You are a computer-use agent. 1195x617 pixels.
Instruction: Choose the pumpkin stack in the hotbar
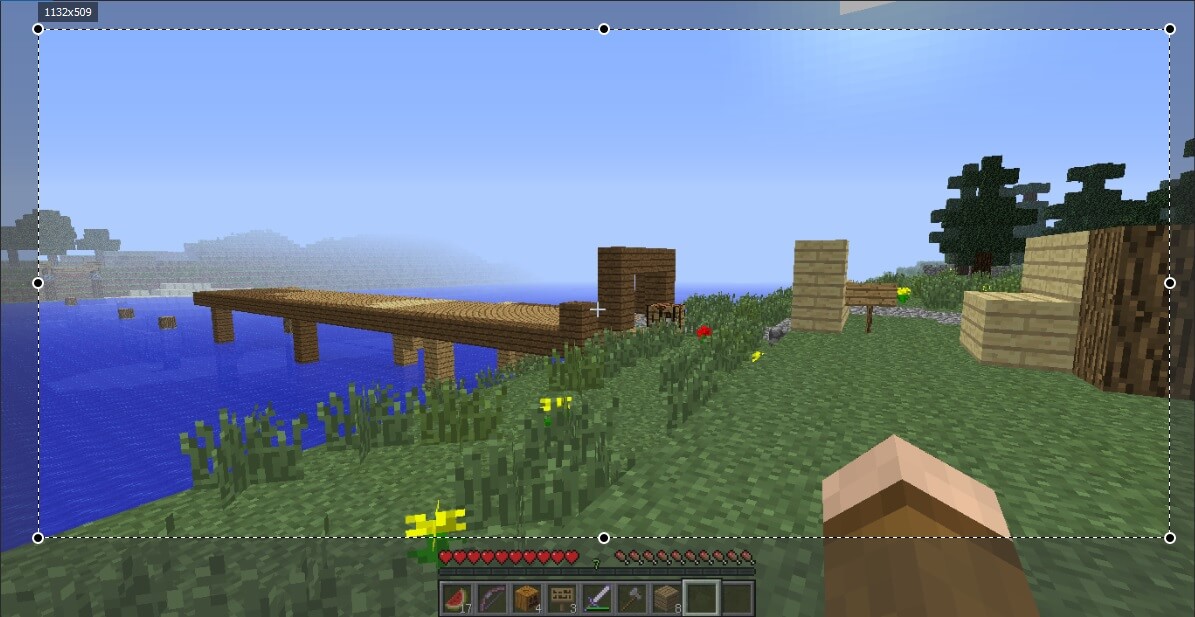tap(527, 599)
